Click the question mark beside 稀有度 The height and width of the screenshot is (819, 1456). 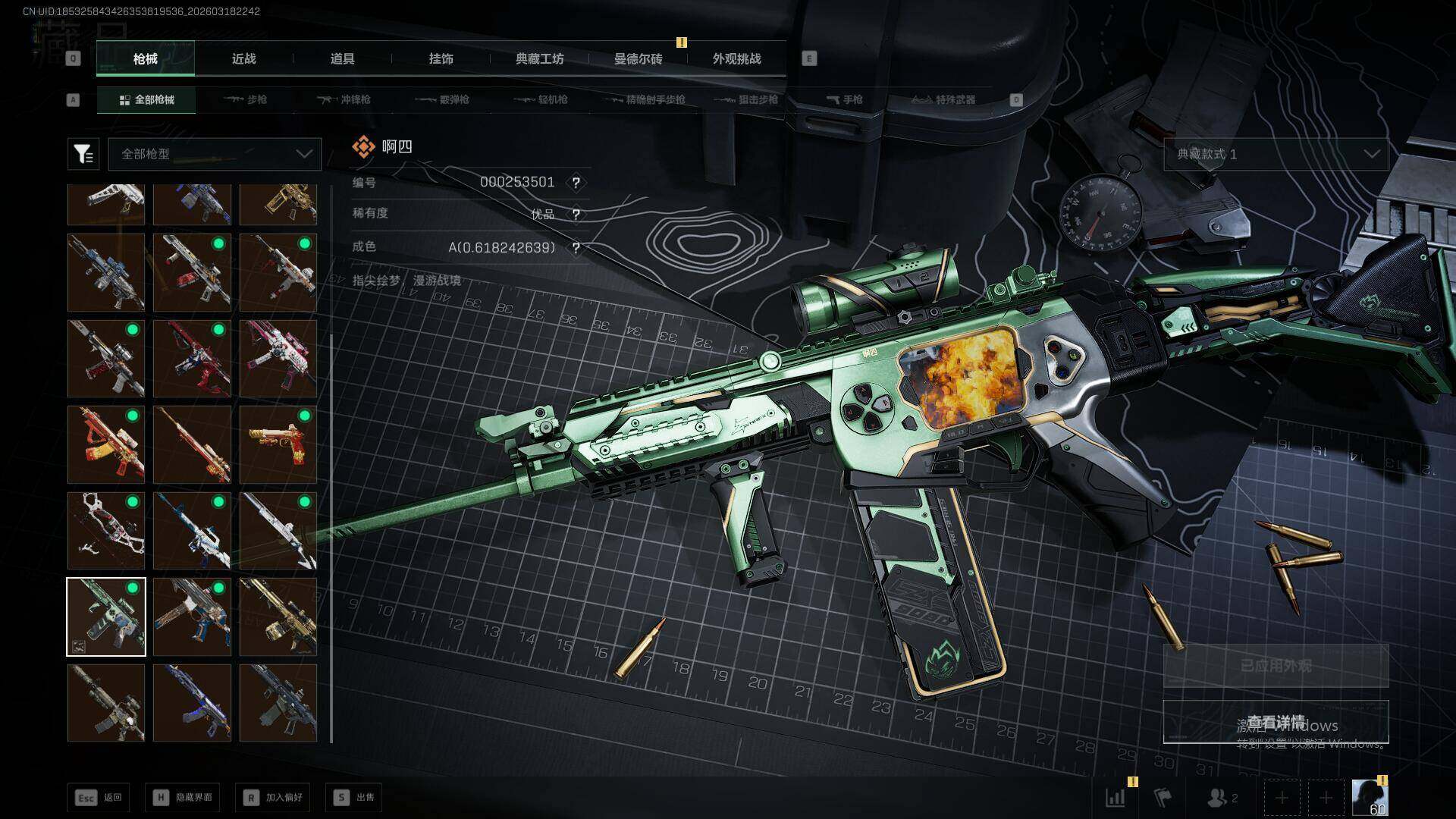click(576, 215)
